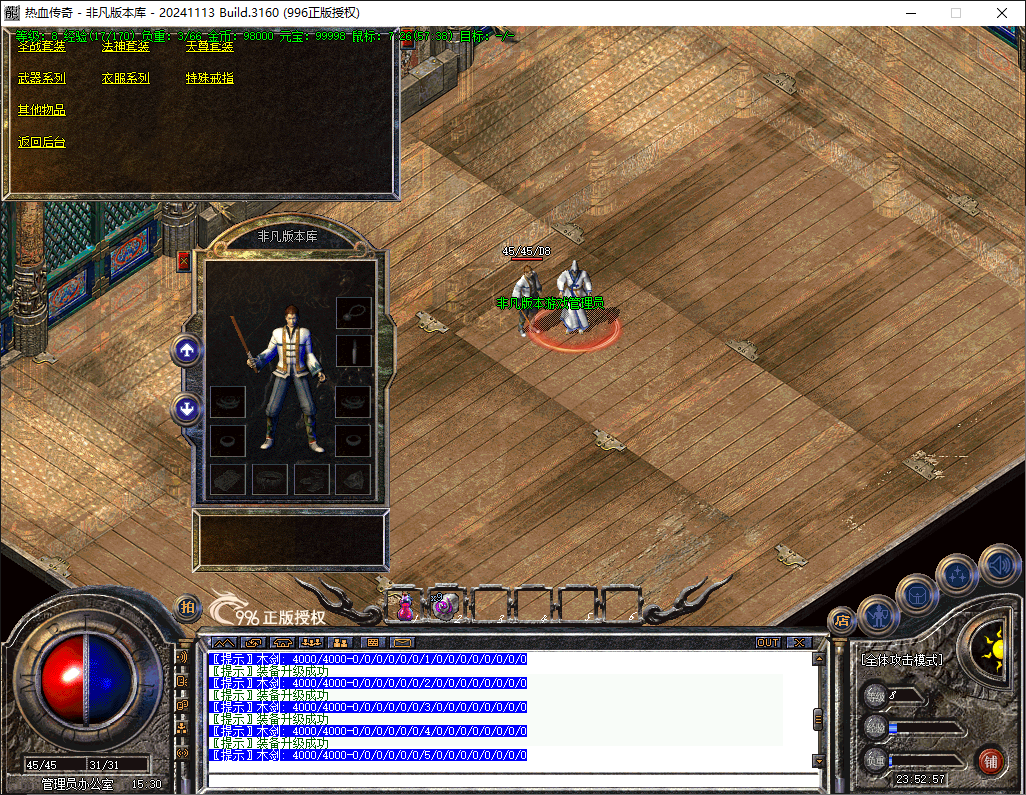
Task: Select the 法神套装 set link
Action: tap(125, 46)
